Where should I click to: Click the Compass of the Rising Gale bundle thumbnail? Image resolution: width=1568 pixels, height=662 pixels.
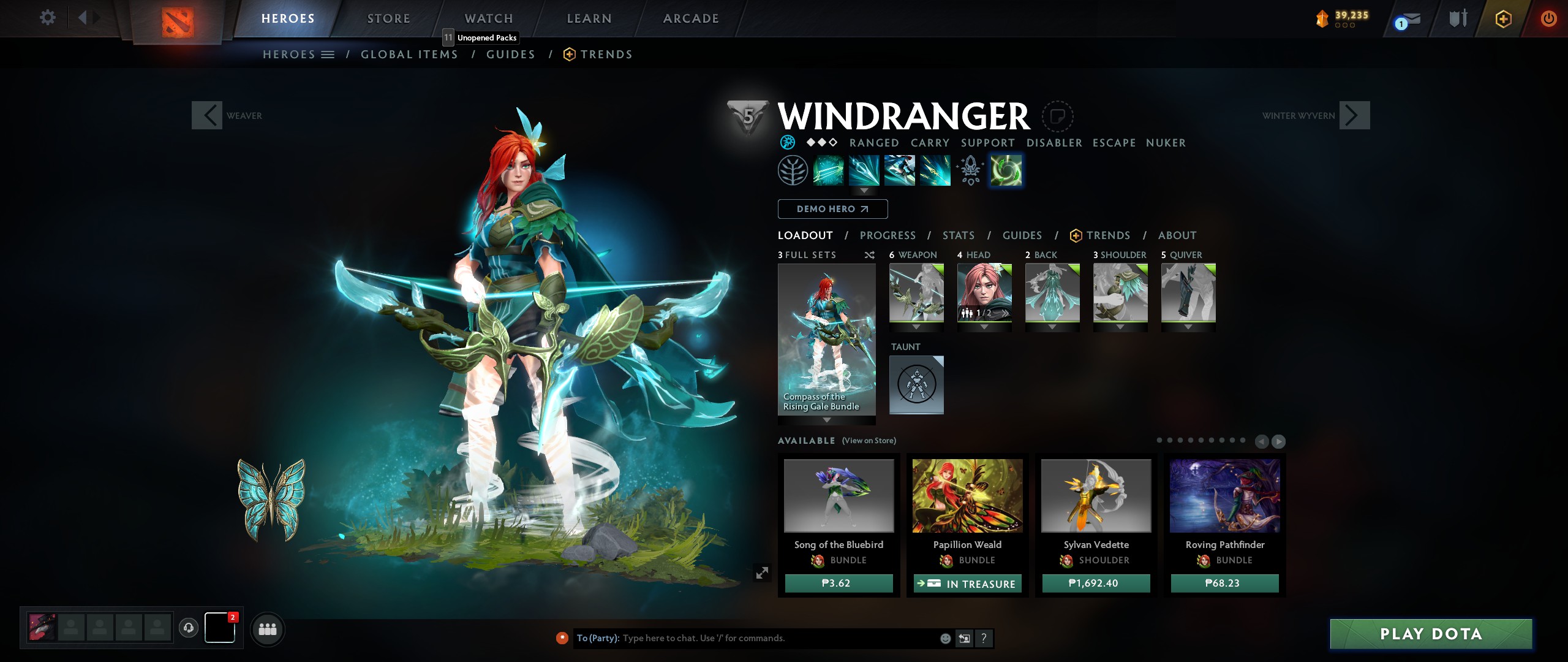[826, 337]
